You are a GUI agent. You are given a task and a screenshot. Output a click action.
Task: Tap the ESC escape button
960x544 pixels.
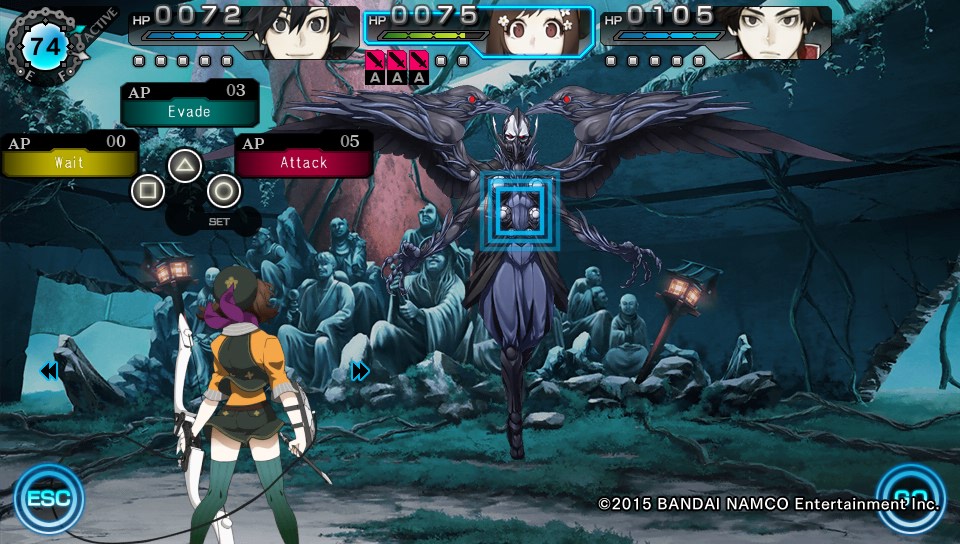pyautogui.click(x=48, y=497)
